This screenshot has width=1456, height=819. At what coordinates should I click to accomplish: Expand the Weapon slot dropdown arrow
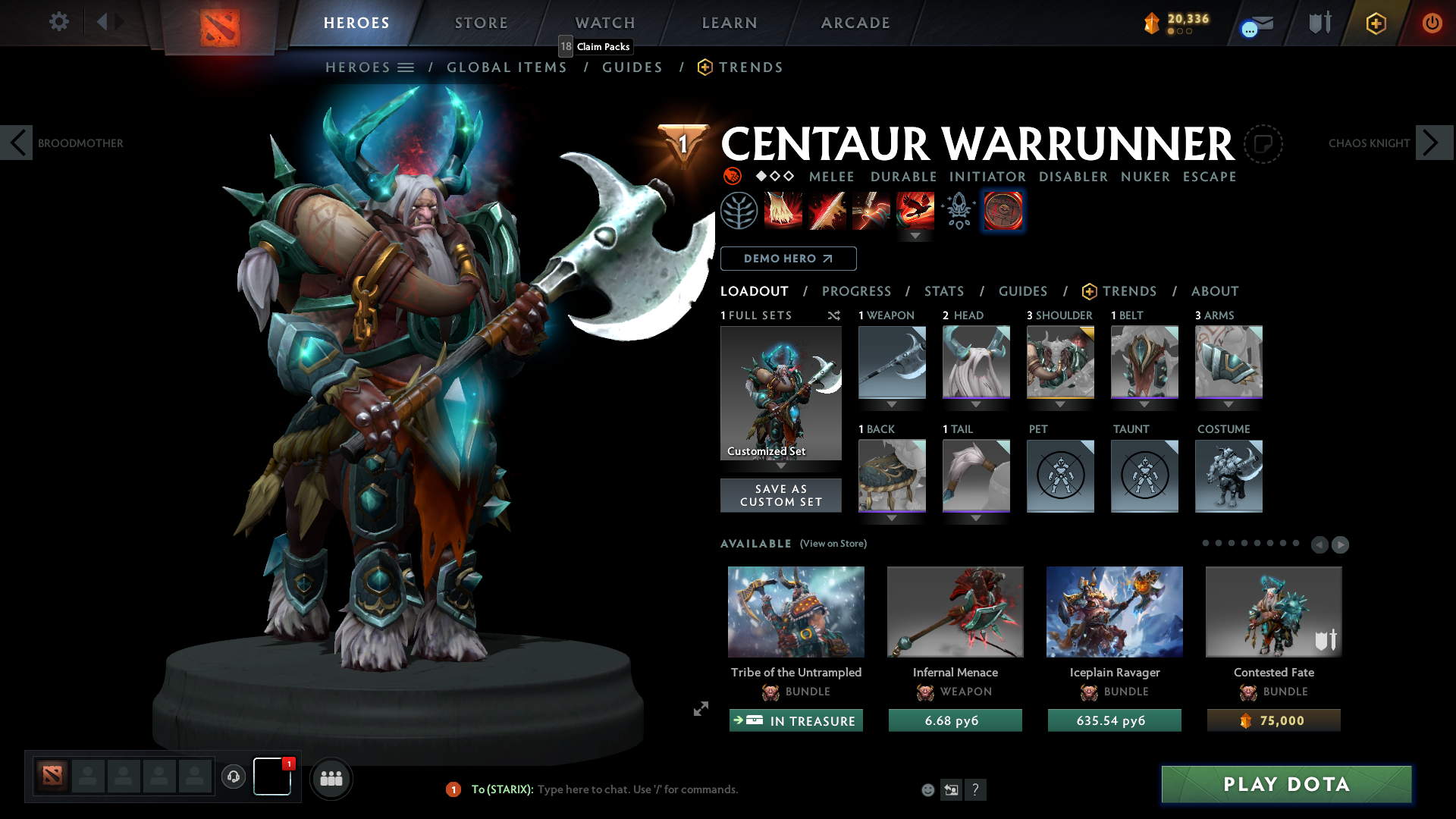pos(892,404)
